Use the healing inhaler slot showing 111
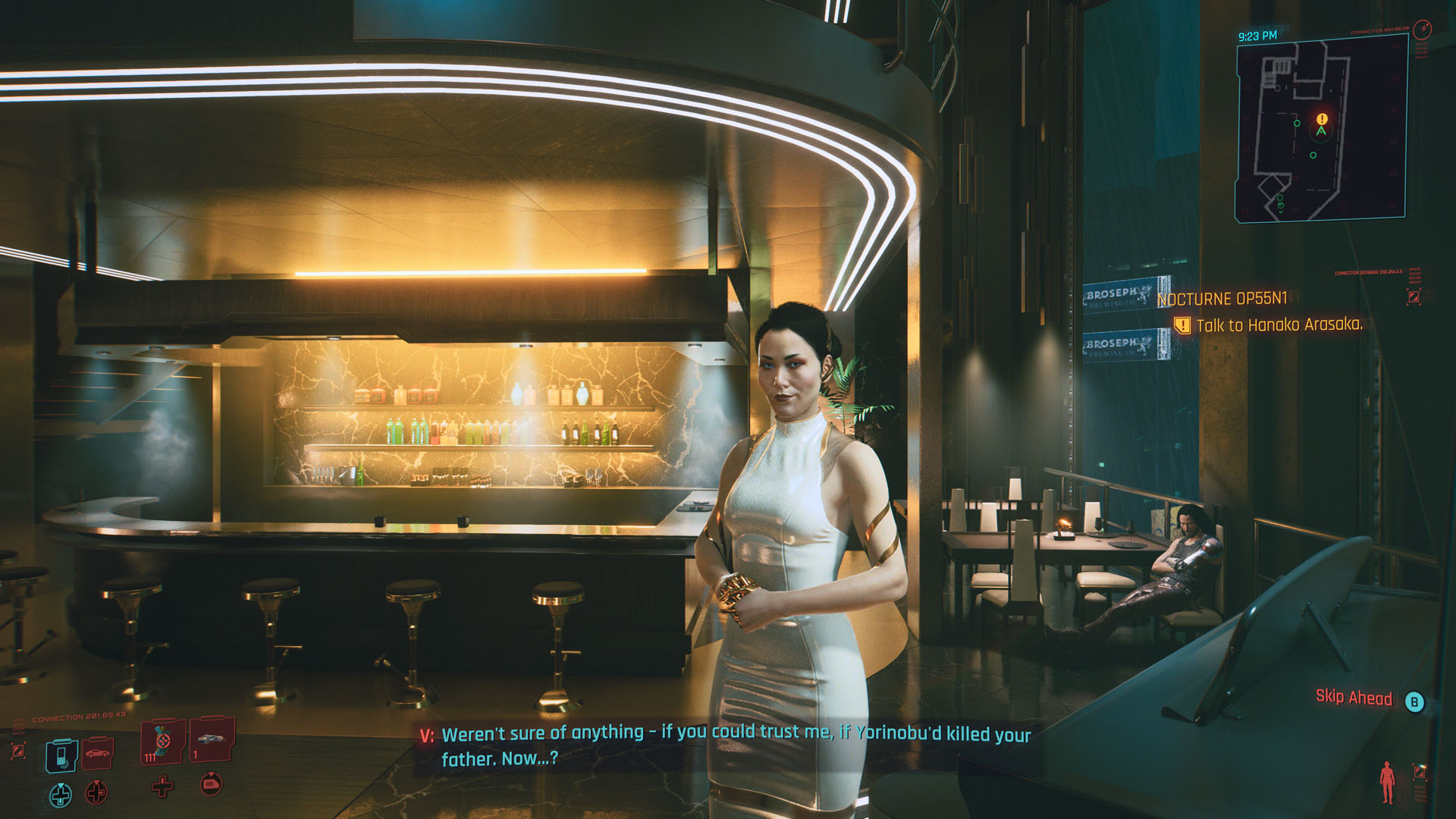Screen dimensions: 1456x819 click(162, 741)
